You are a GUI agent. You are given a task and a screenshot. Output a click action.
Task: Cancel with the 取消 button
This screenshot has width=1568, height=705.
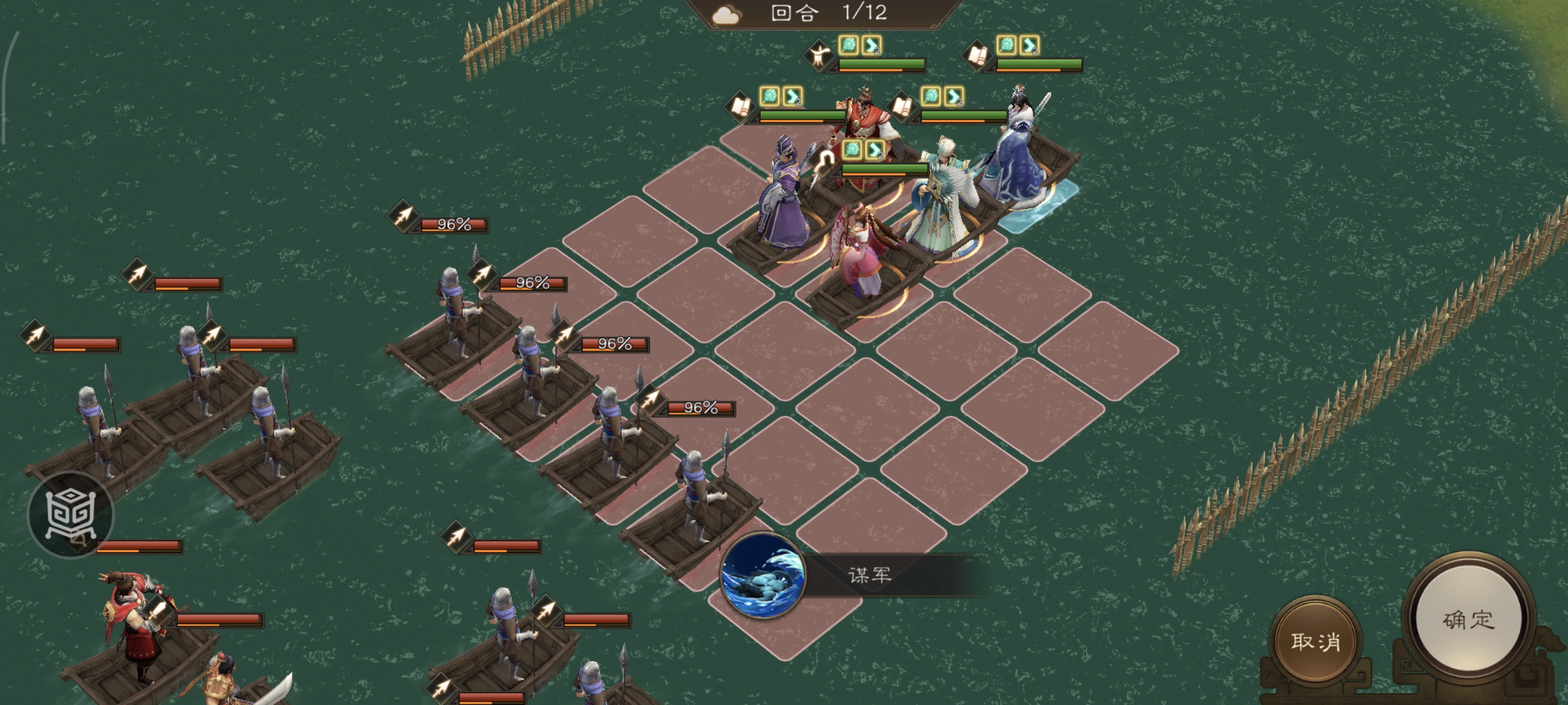(x=1315, y=641)
